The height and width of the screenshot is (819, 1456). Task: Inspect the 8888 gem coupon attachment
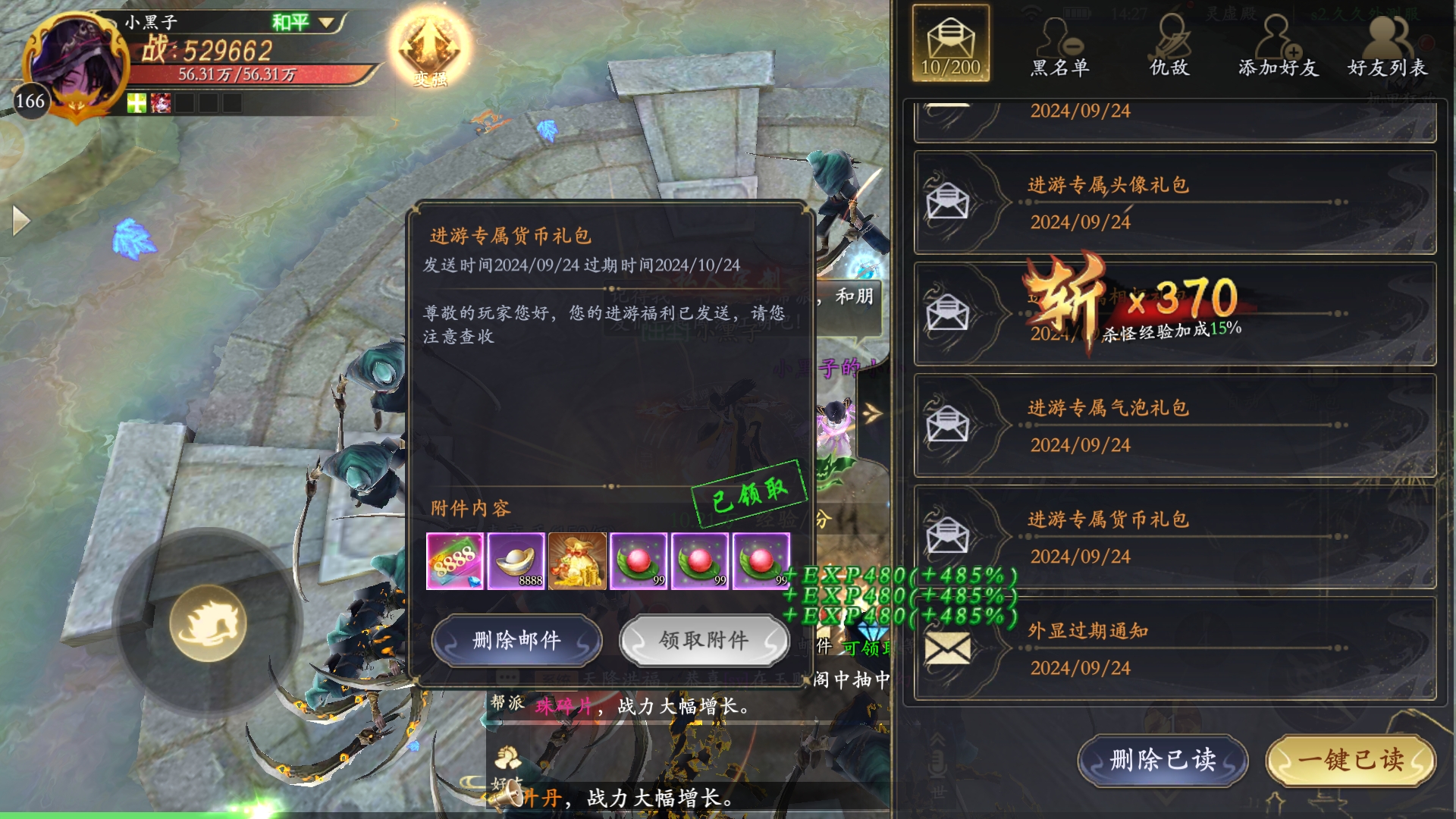pos(455,561)
